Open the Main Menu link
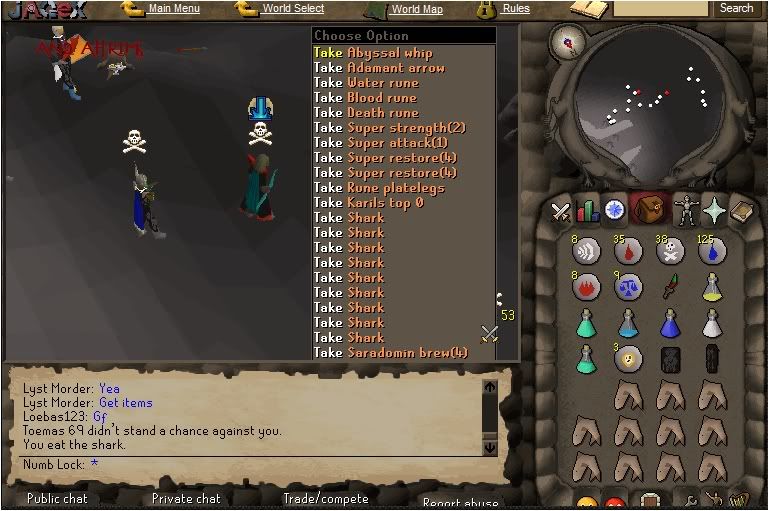Viewport: 768px width, 511px height. pyautogui.click(x=173, y=9)
